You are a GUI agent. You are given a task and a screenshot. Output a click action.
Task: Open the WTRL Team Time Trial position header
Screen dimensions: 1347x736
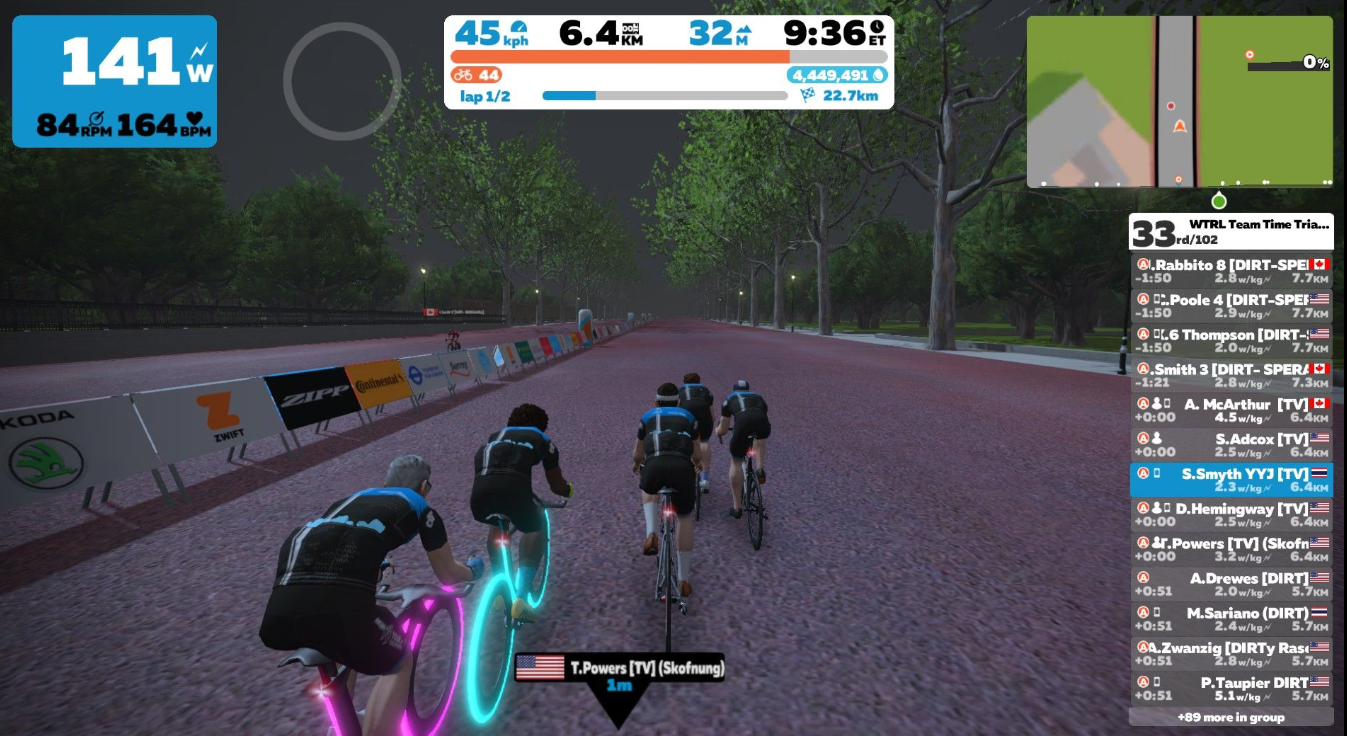click(x=1231, y=232)
